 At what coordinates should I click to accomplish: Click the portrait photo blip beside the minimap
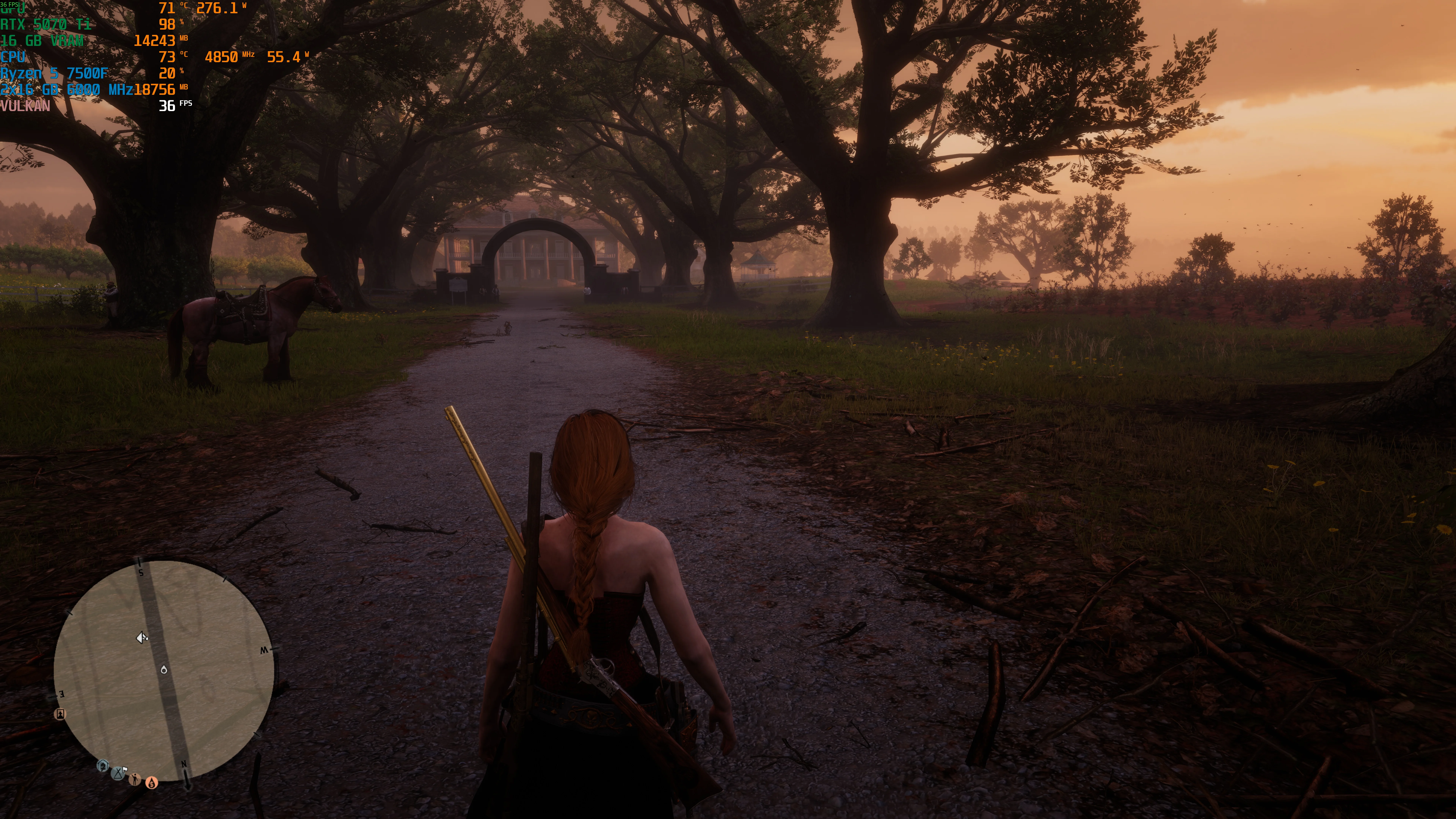(x=60, y=714)
